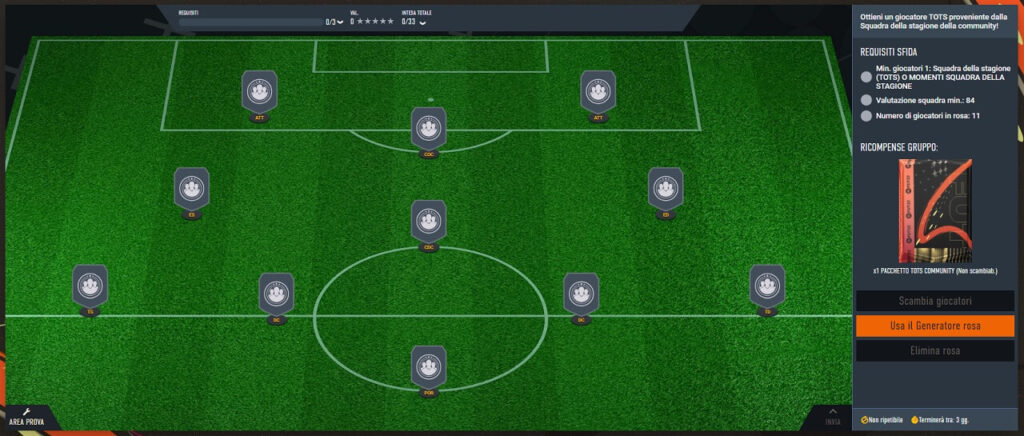The height and width of the screenshot is (436, 1024).
Task: Expand the Intesa Totale dropdown
Action: [x=422, y=21]
